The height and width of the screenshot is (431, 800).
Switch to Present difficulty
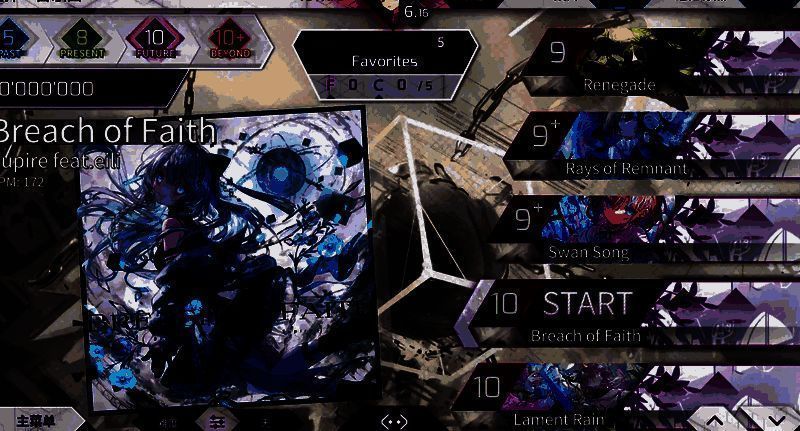tap(82, 42)
